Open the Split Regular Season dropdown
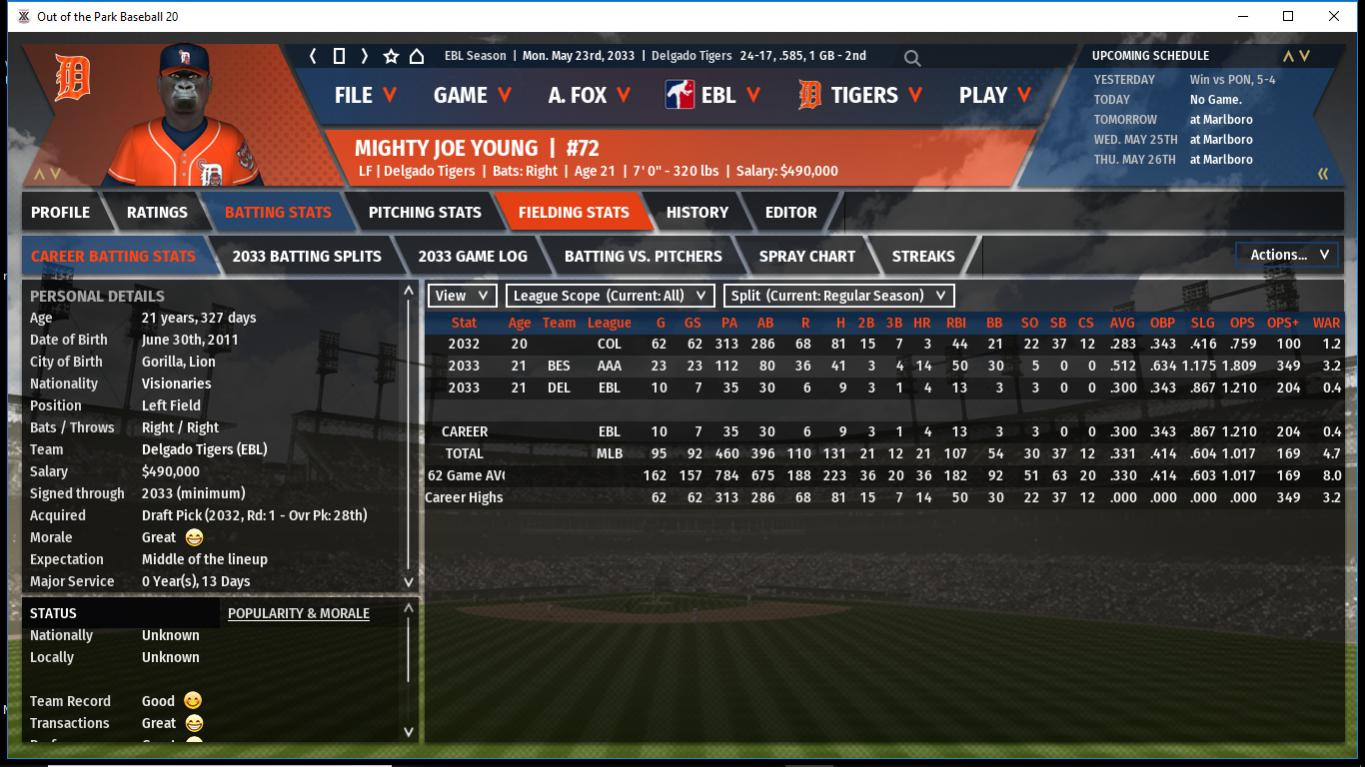This screenshot has height=767, width=1365. point(839,296)
